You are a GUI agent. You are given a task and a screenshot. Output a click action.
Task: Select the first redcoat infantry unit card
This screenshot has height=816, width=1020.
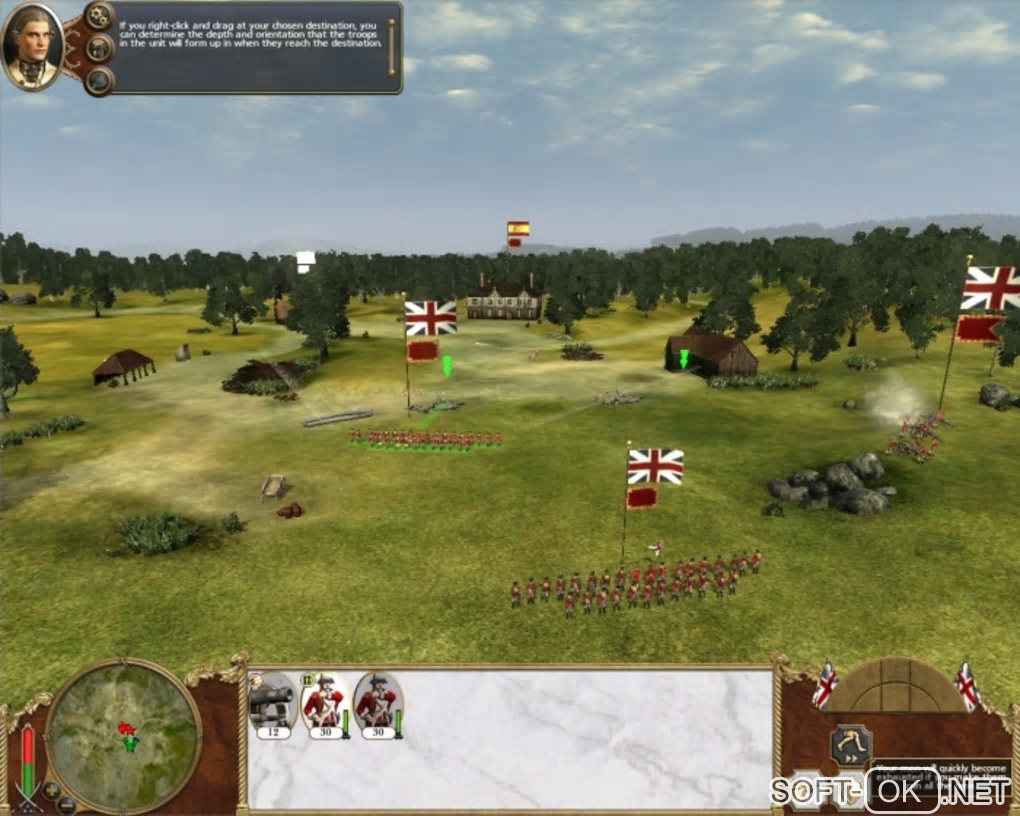coord(324,705)
